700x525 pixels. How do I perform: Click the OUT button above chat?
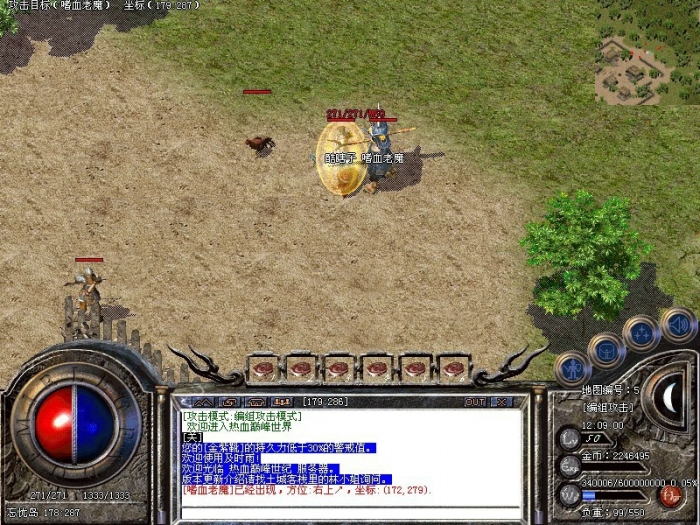[475, 401]
